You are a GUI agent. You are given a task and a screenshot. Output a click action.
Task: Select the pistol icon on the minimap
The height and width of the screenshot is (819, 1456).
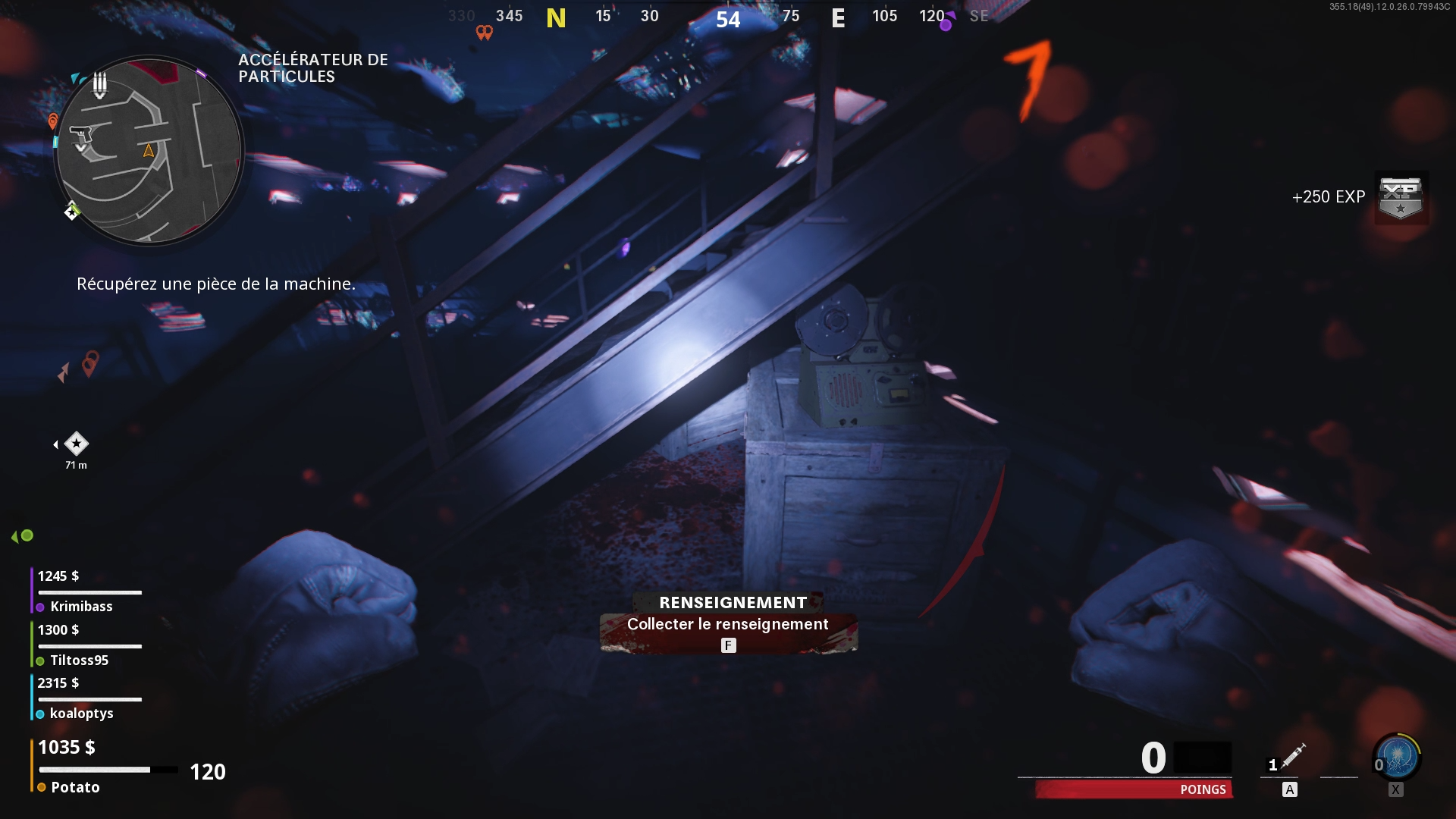[81, 133]
